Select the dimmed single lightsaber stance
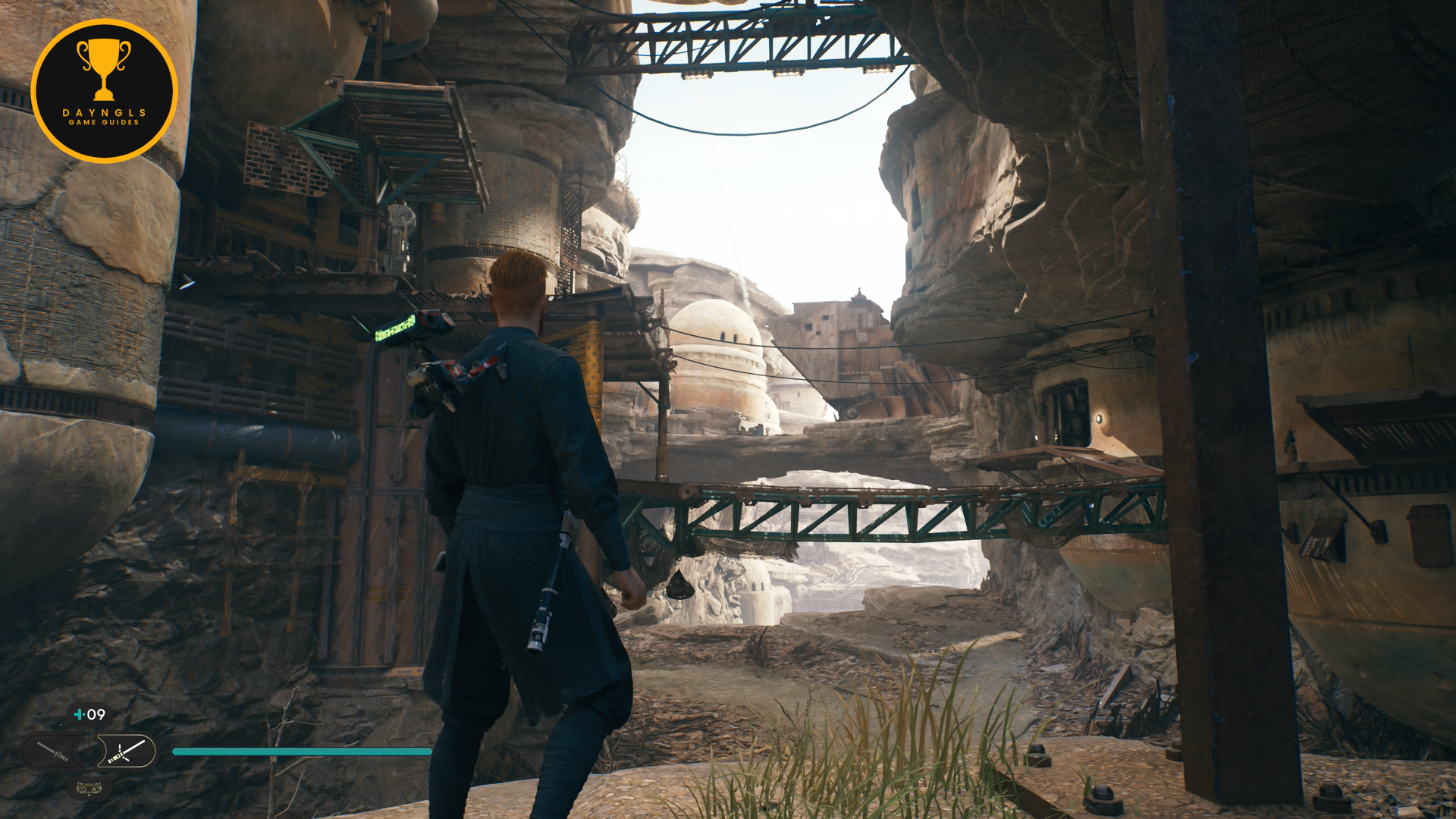The width and height of the screenshot is (1456, 819). pyautogui.click(x=54, y=752)
